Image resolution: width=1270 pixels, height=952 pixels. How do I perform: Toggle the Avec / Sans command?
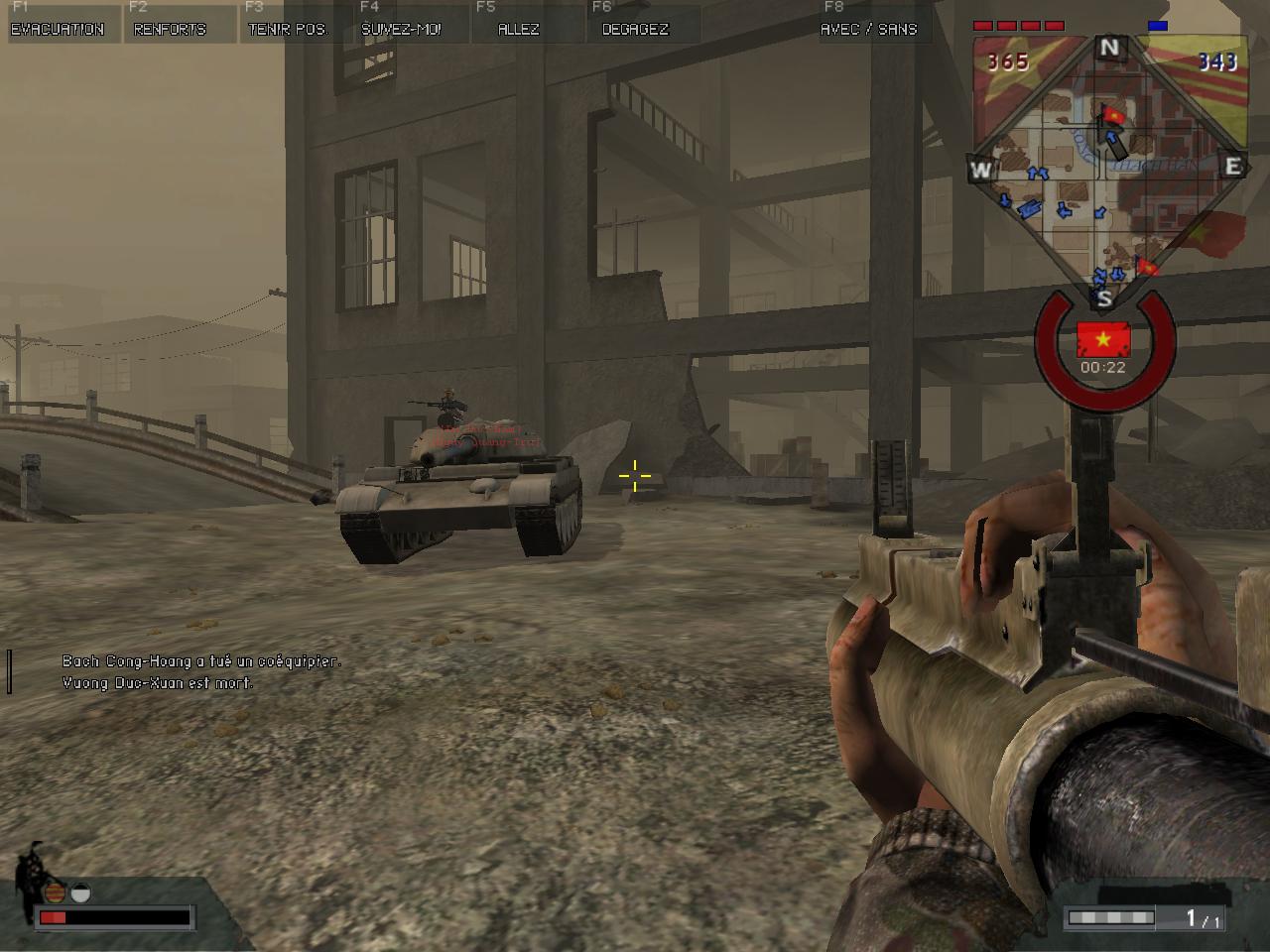(x=868, y=29)
